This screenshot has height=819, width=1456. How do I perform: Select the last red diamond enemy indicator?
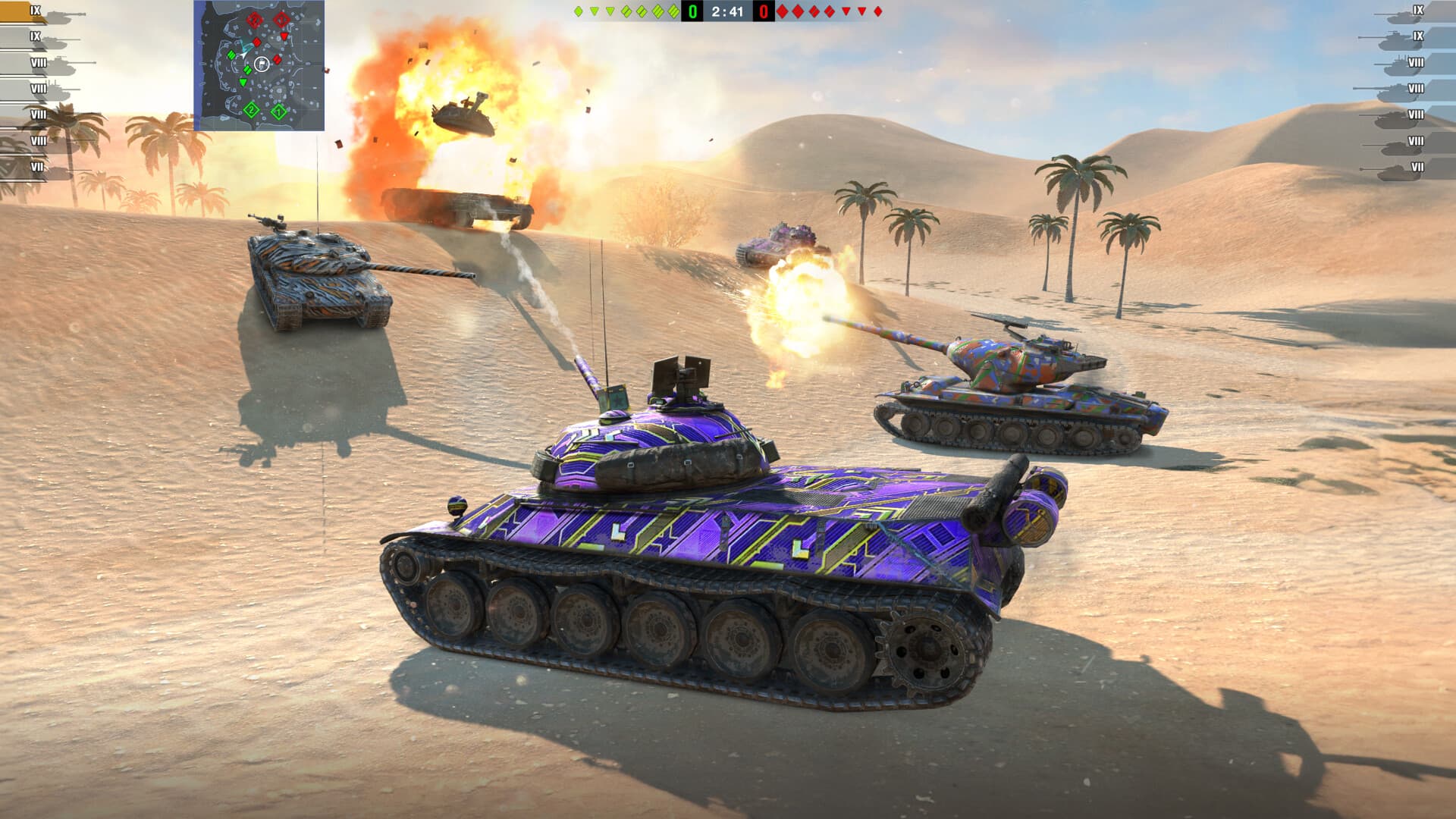point(879,12)
